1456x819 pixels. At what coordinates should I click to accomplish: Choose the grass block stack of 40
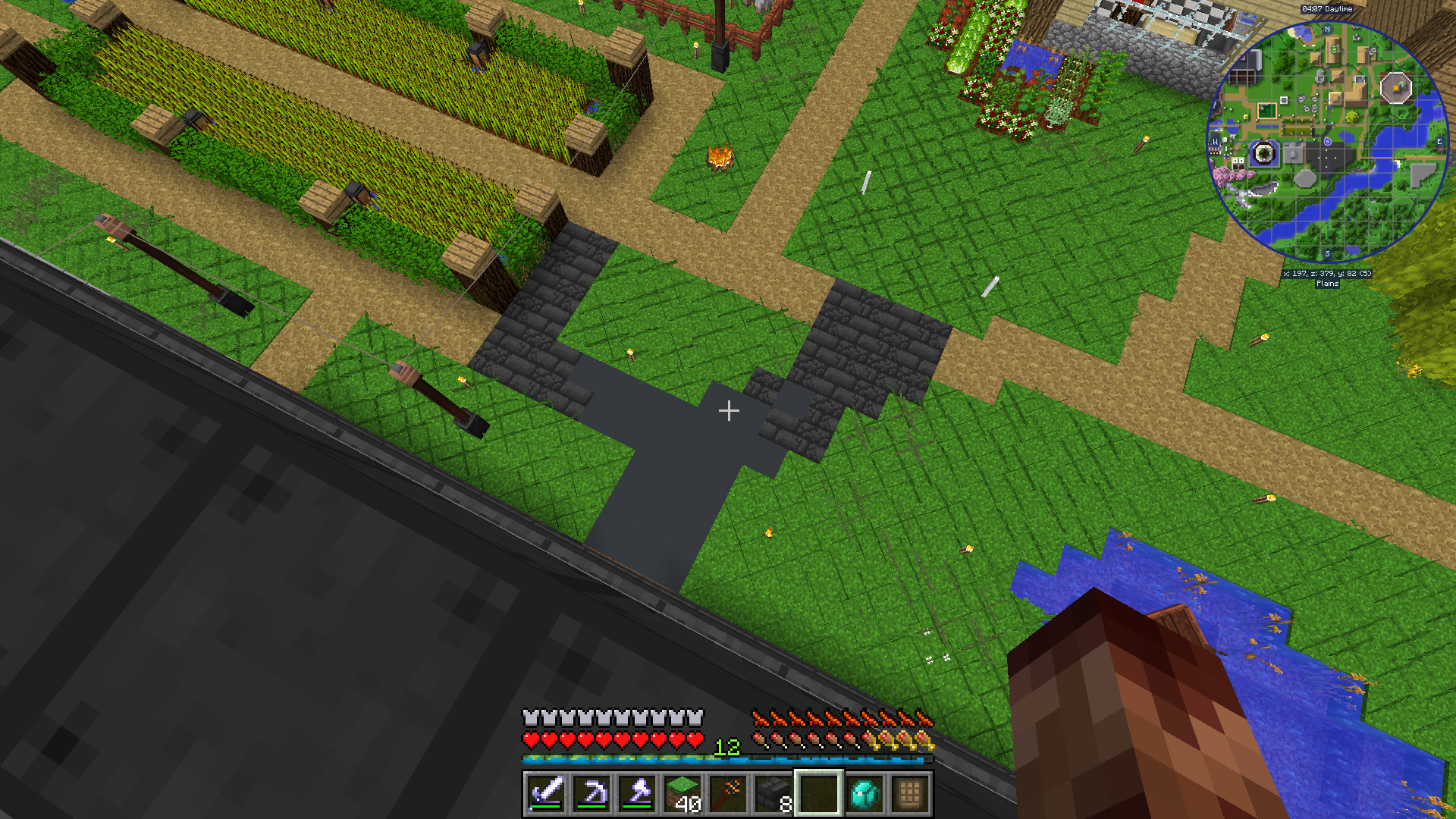click(682, 793)
